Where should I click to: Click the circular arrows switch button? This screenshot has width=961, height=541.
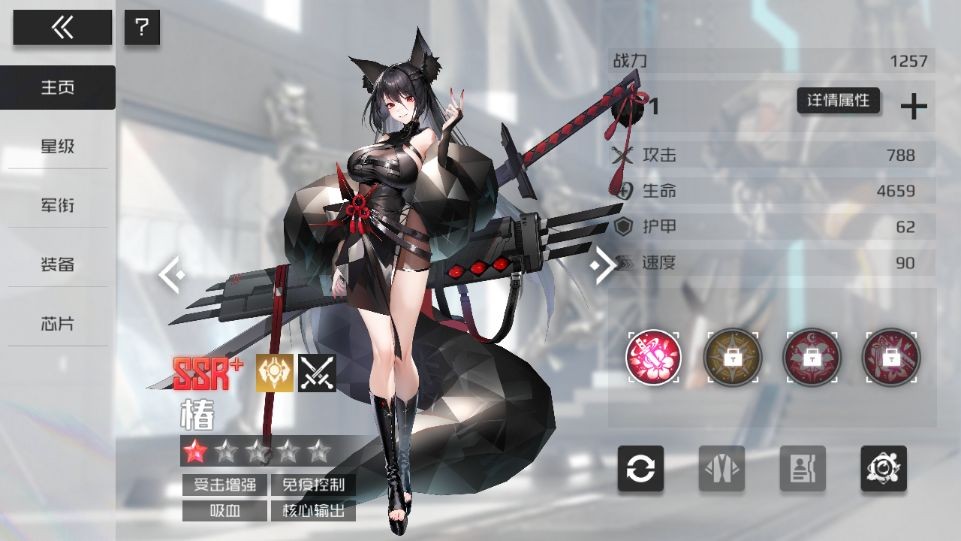pos(641,469)
